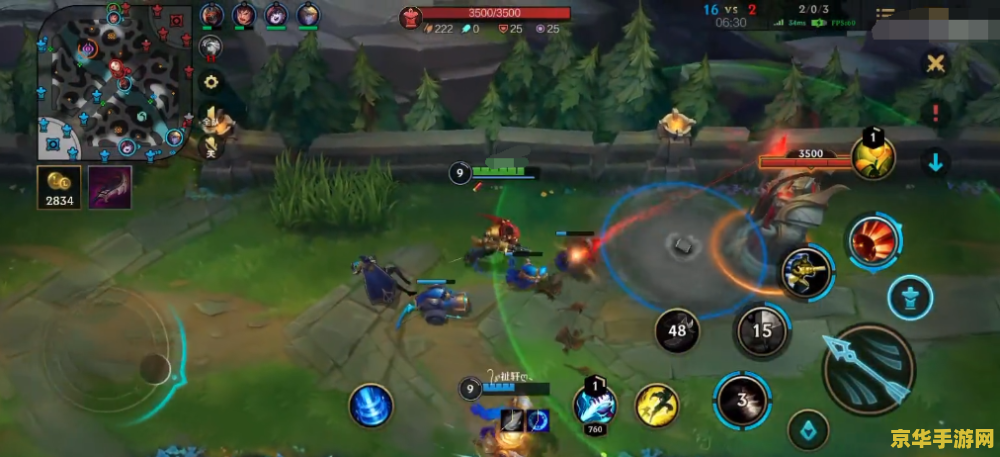
Task: Tap the crossed swords ping button
Action: pyautogui.click(x=935, y=63)
